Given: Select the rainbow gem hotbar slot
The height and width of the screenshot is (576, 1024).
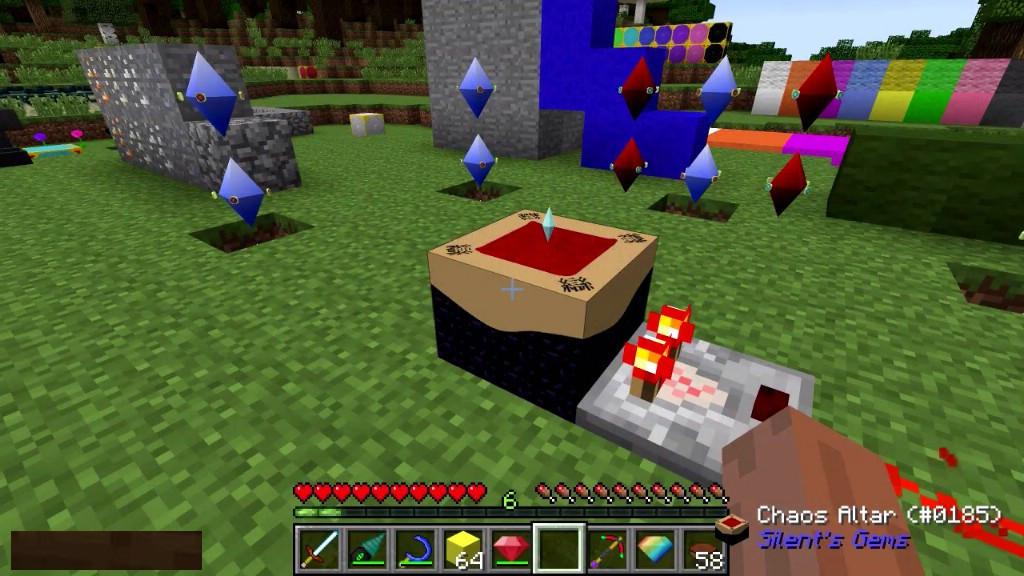Looking at the screenshot, I should coord(654,549).
